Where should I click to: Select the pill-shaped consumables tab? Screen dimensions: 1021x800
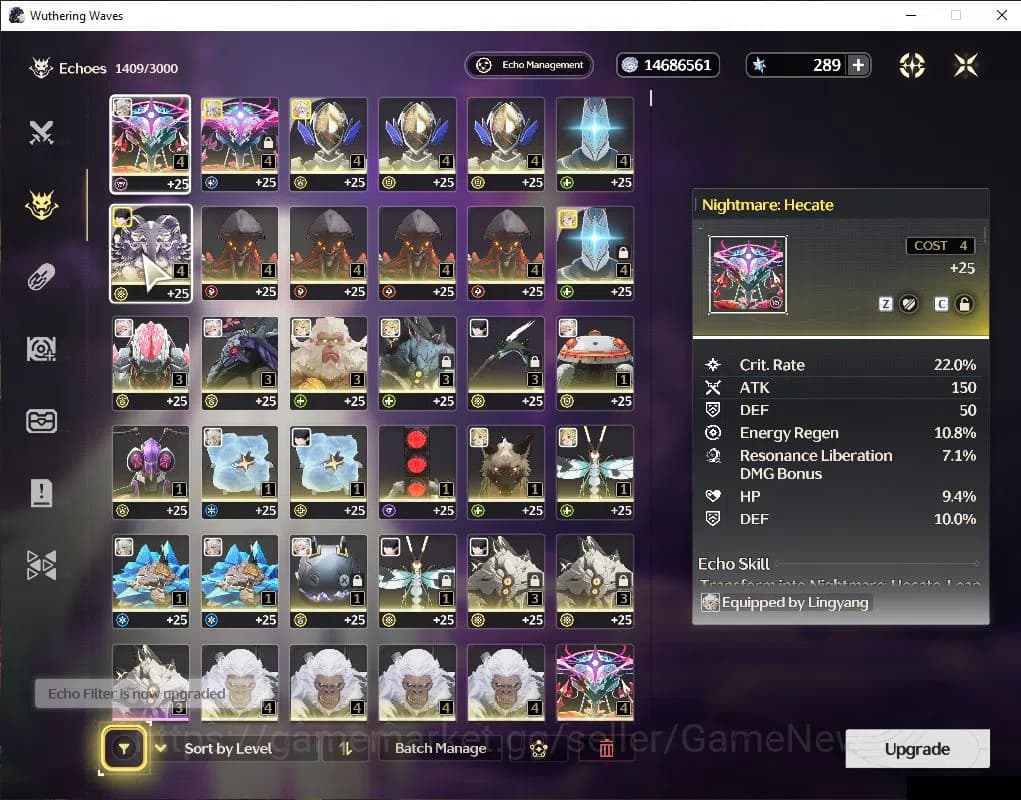coord(41,277)
